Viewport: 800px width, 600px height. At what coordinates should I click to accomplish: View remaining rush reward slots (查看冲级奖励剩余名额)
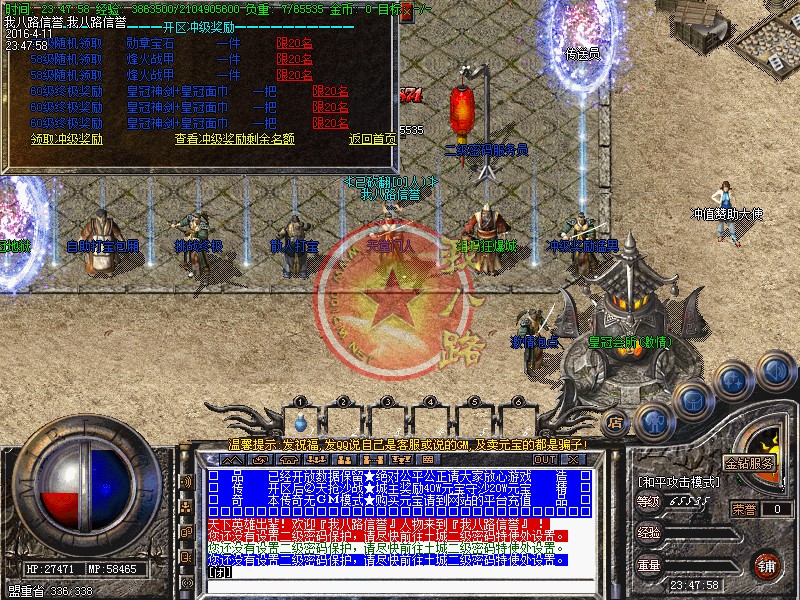[234, 139]
